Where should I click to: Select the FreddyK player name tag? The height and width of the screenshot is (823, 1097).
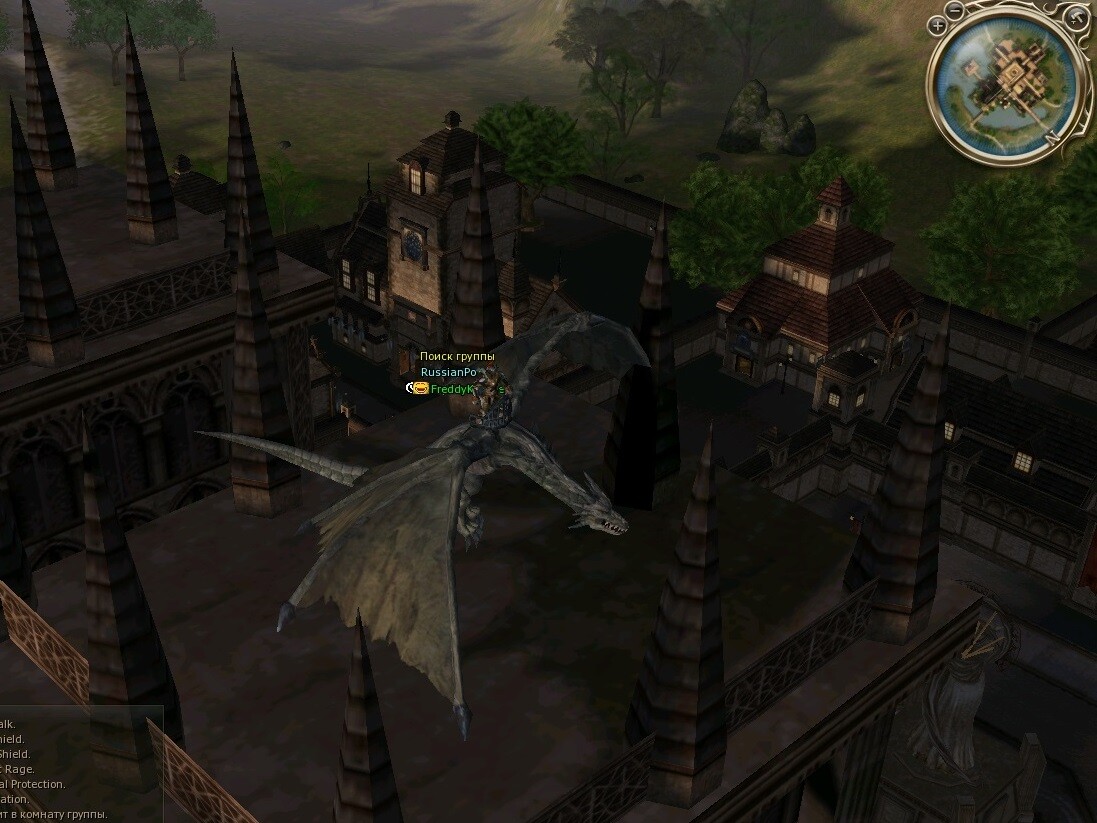coord(451,389)
